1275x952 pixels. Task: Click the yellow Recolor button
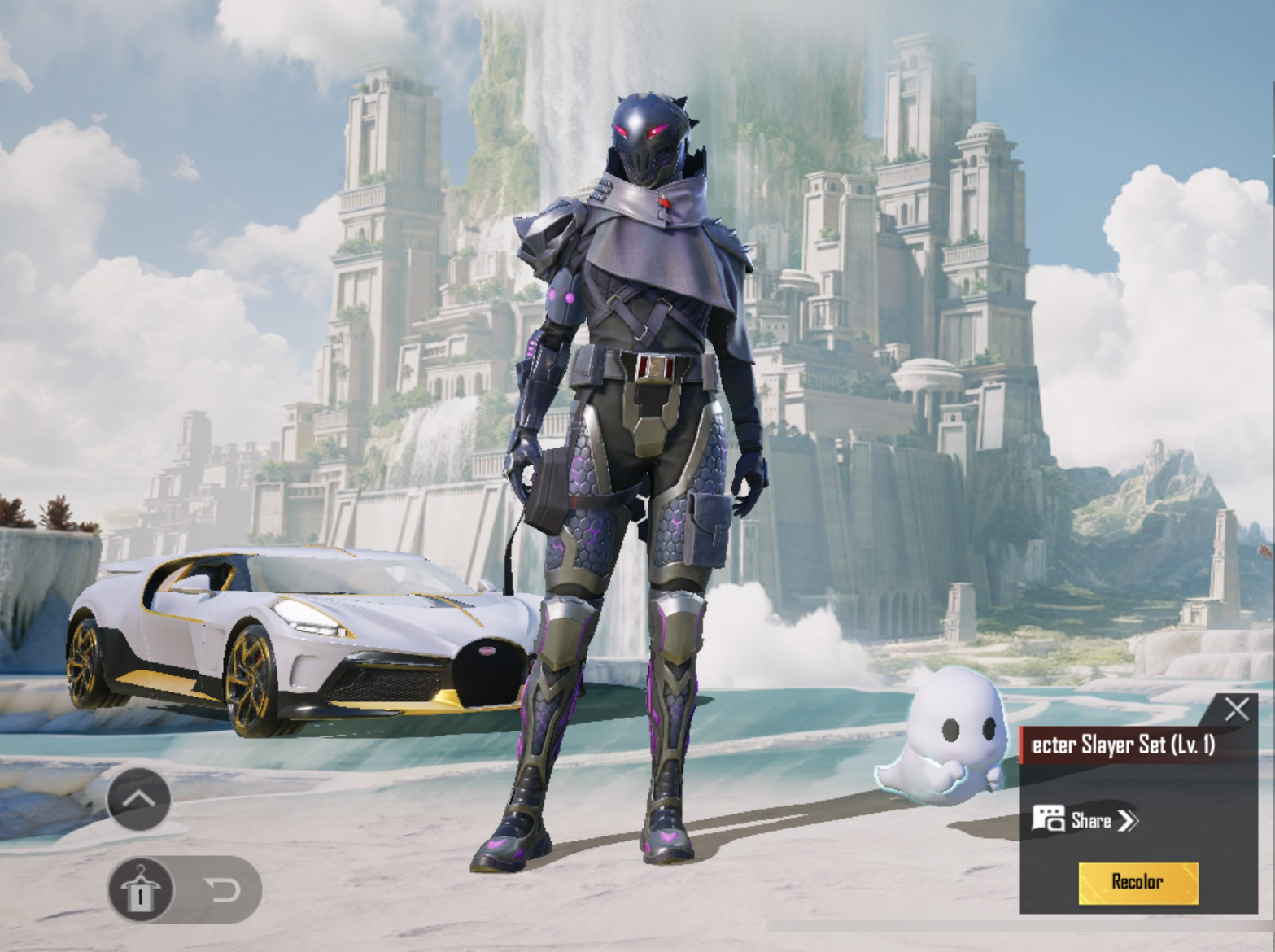click(x=1137, y=883)
